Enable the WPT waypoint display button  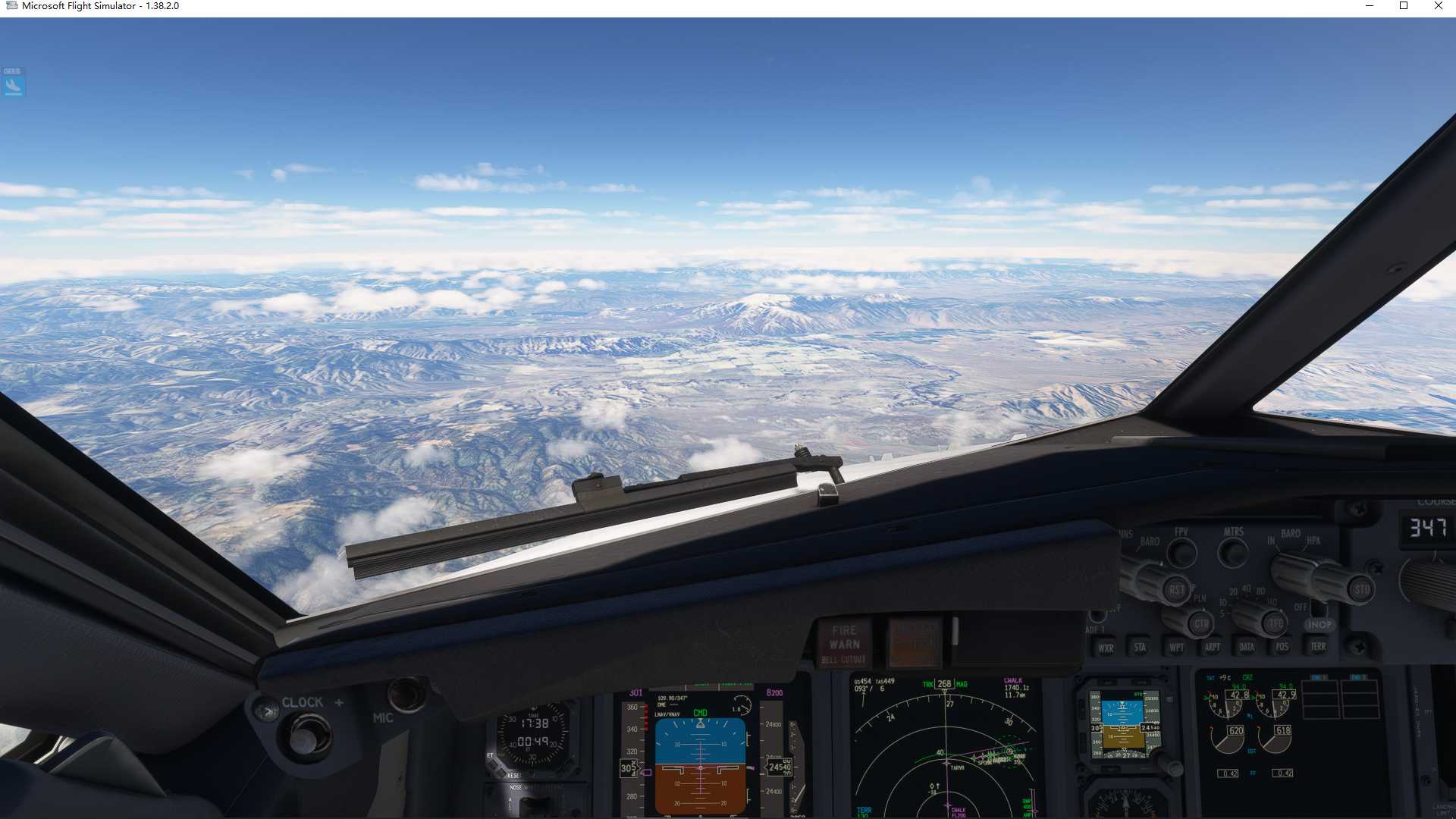1178,648
